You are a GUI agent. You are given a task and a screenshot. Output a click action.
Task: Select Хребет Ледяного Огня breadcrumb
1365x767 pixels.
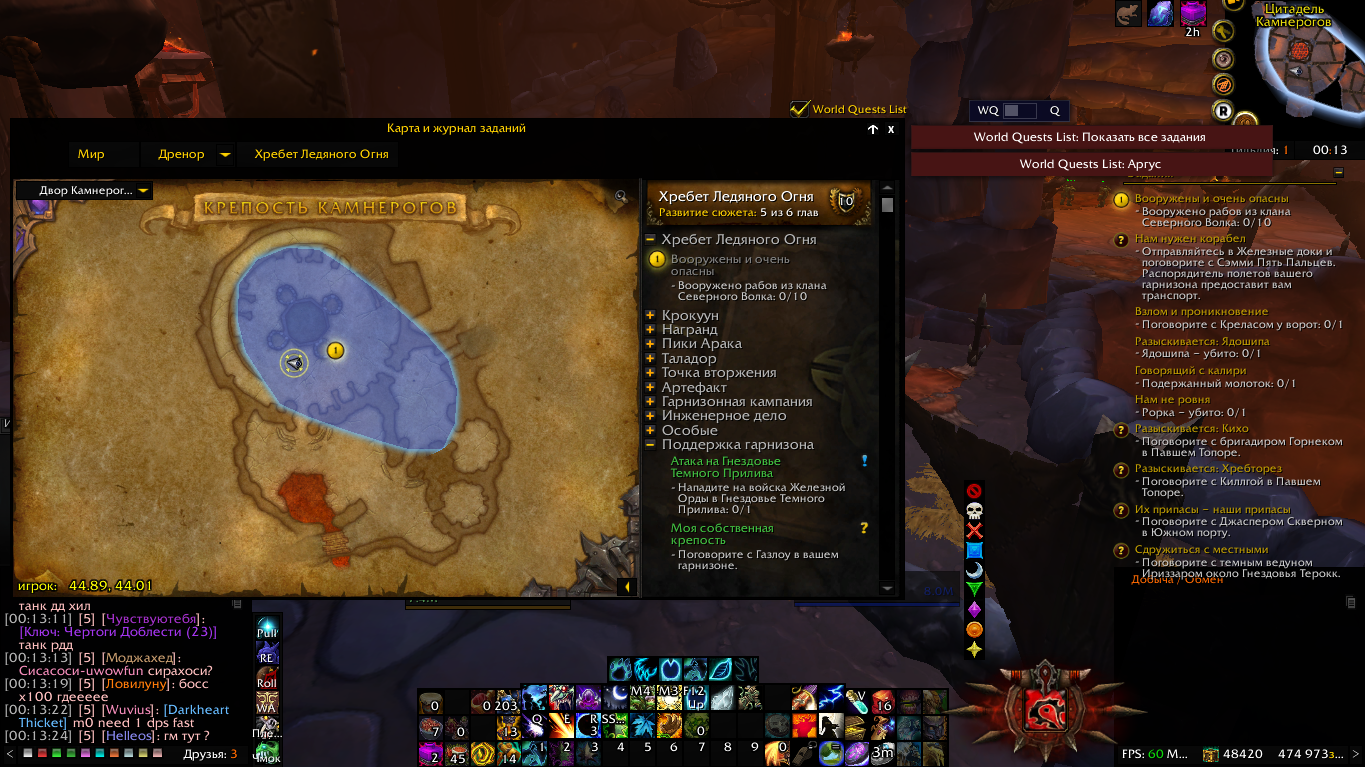tap(321, 154)
